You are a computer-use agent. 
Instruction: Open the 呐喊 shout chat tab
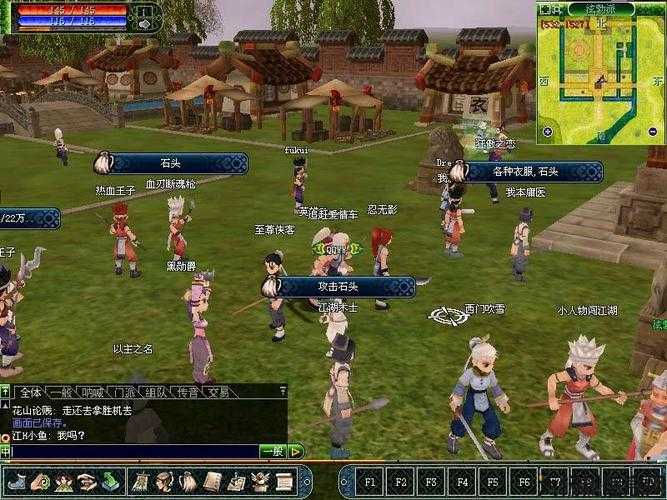(93, 392)
